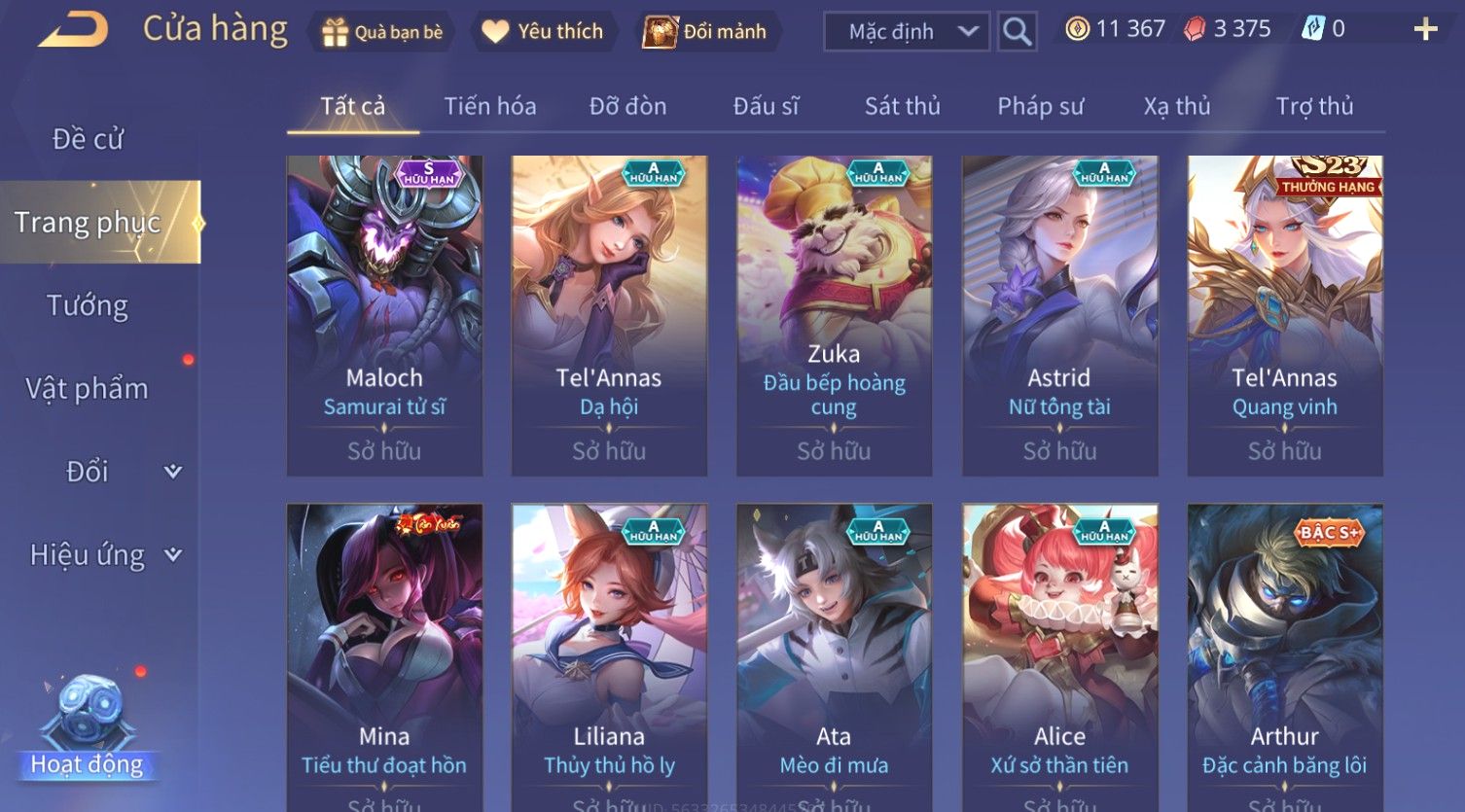The width and height of the screenshot is (1465, 812).
Task: Click the magnifying glass search button
Action: point(1017,32)
